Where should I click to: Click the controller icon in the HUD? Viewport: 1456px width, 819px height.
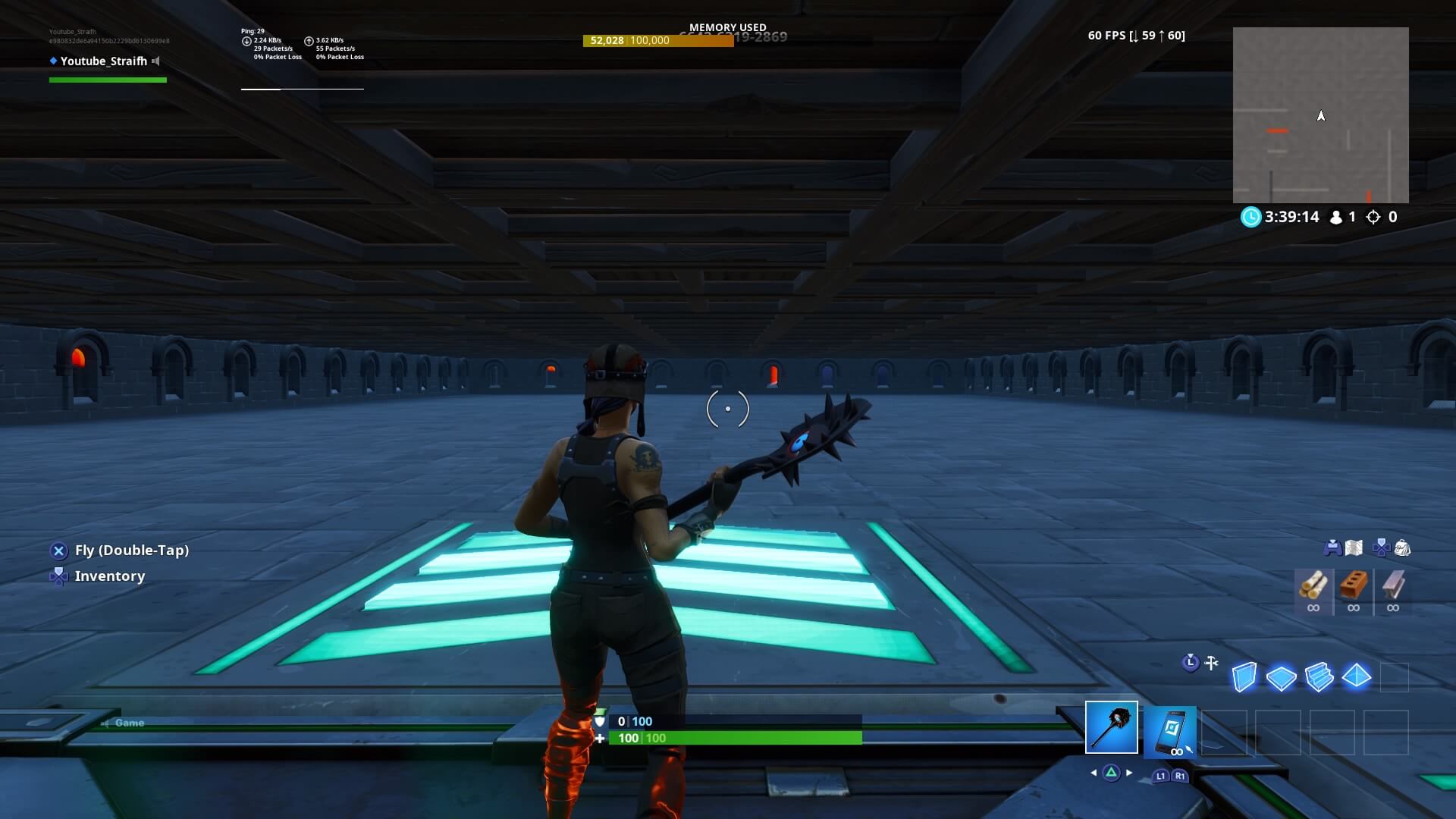(1333, 548)
